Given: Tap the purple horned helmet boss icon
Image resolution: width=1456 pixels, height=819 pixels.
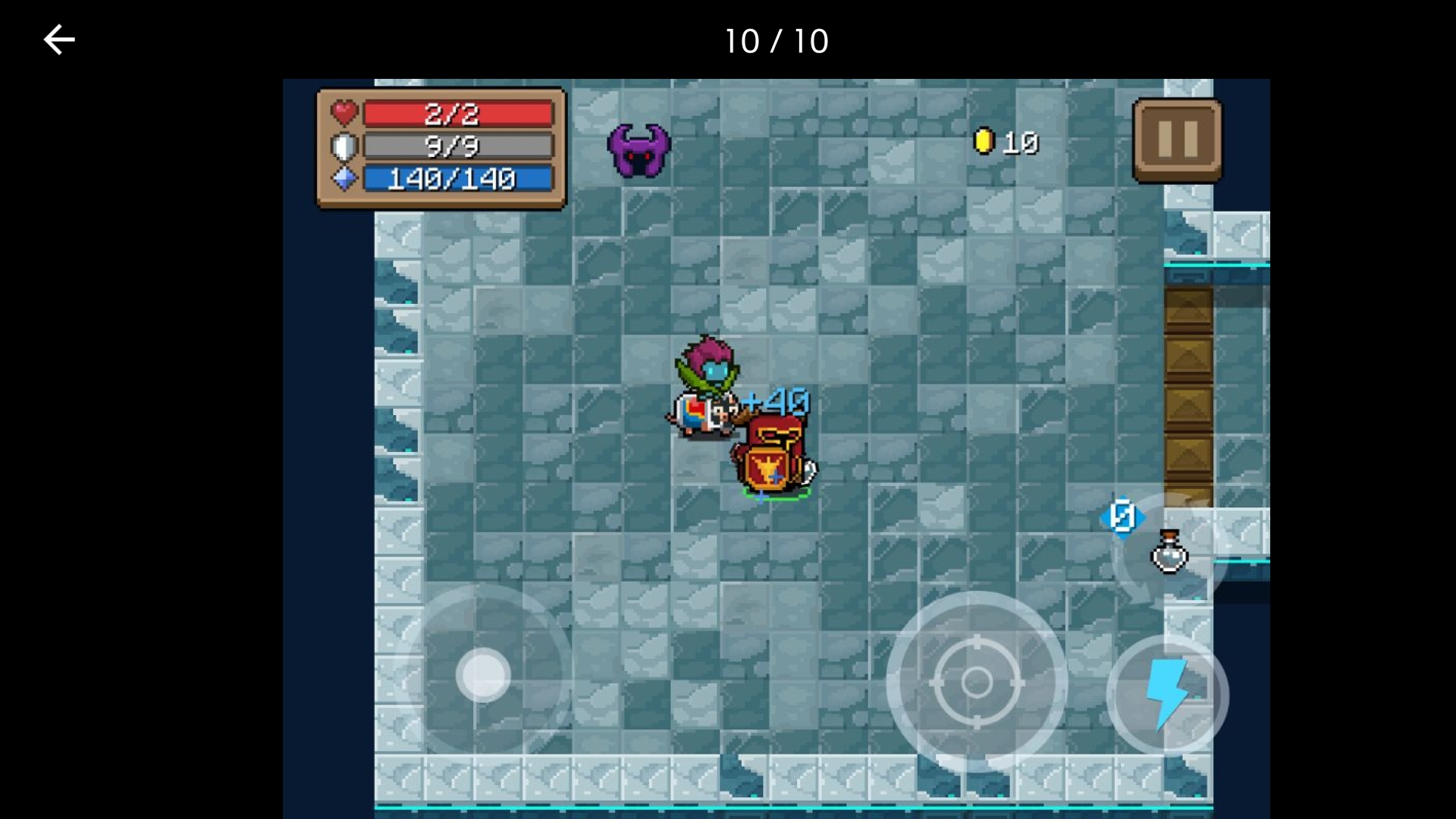Looking at the screenshot, I should 639,150.
